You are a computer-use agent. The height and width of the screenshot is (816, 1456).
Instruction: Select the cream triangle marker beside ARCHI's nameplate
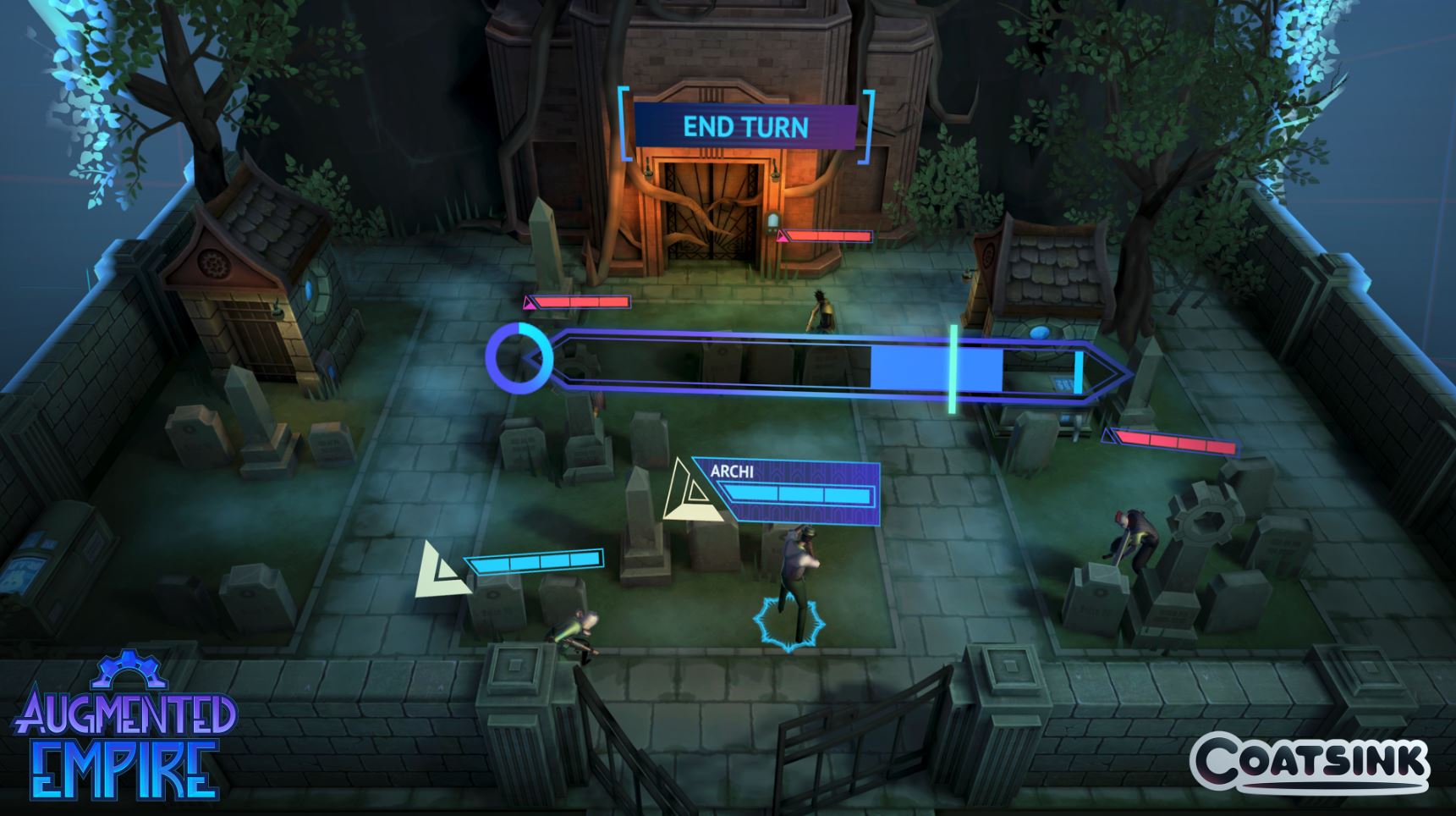point(691,489)
